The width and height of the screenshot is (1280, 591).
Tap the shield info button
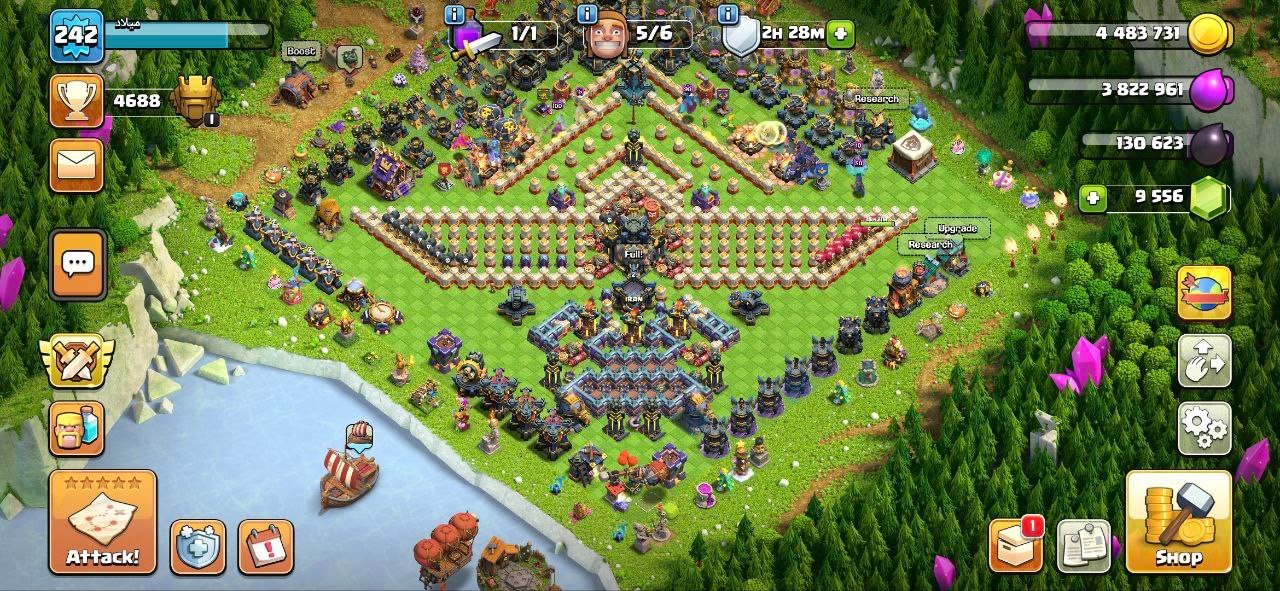(x=729, y=14)
